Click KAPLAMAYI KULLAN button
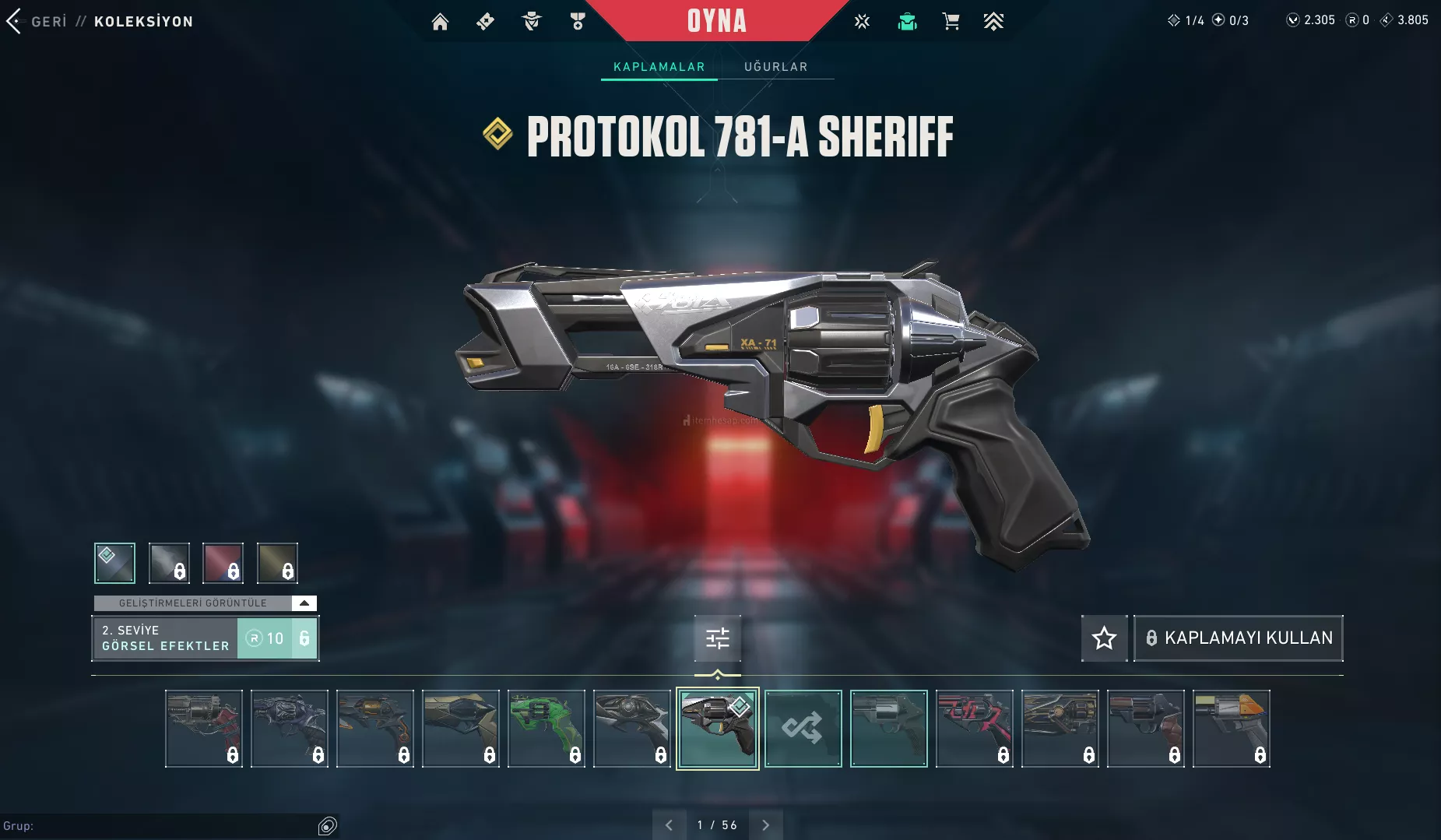The image size is (1441, 840). tap(1238, 638)
